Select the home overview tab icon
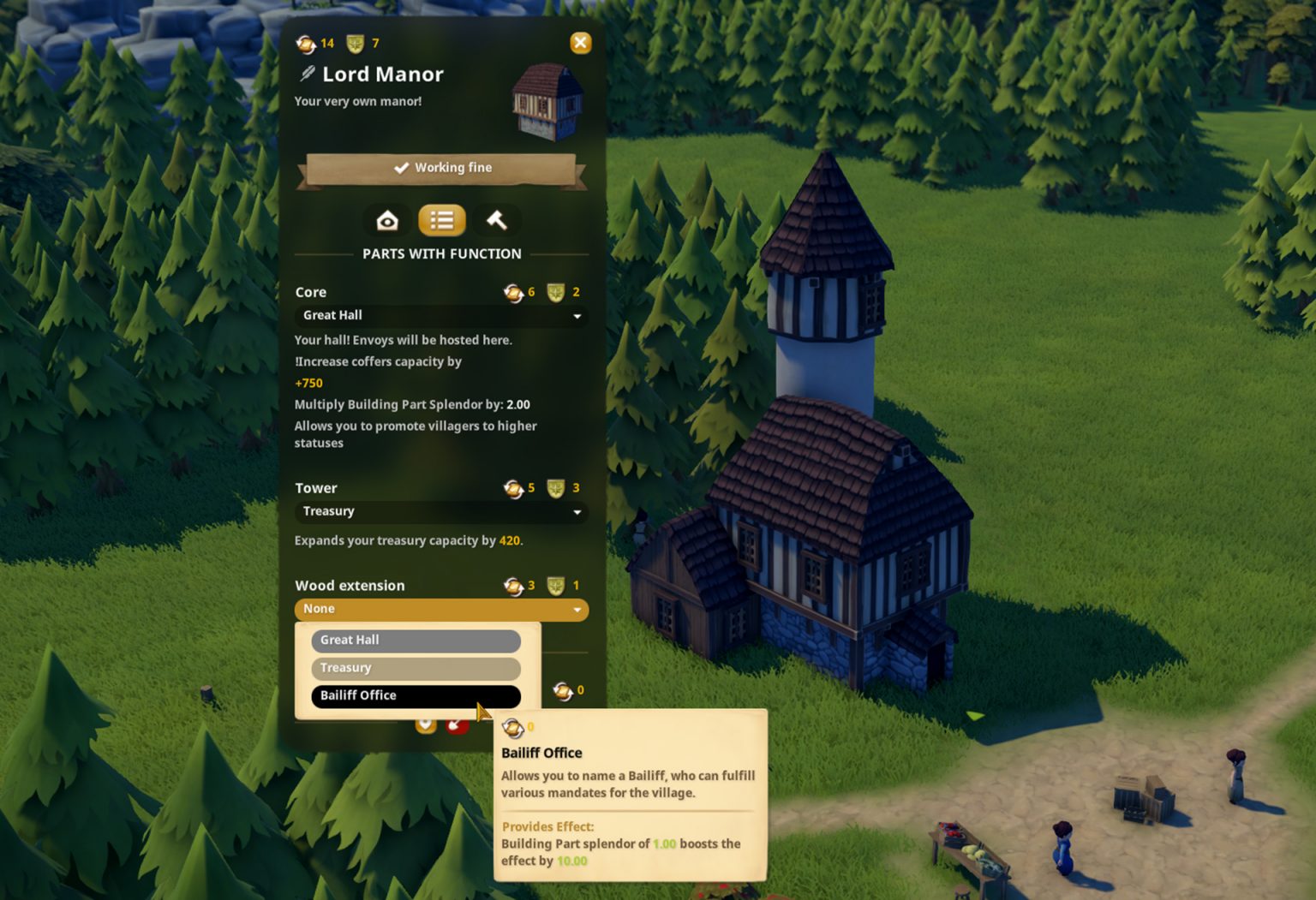 click(387, 220)
